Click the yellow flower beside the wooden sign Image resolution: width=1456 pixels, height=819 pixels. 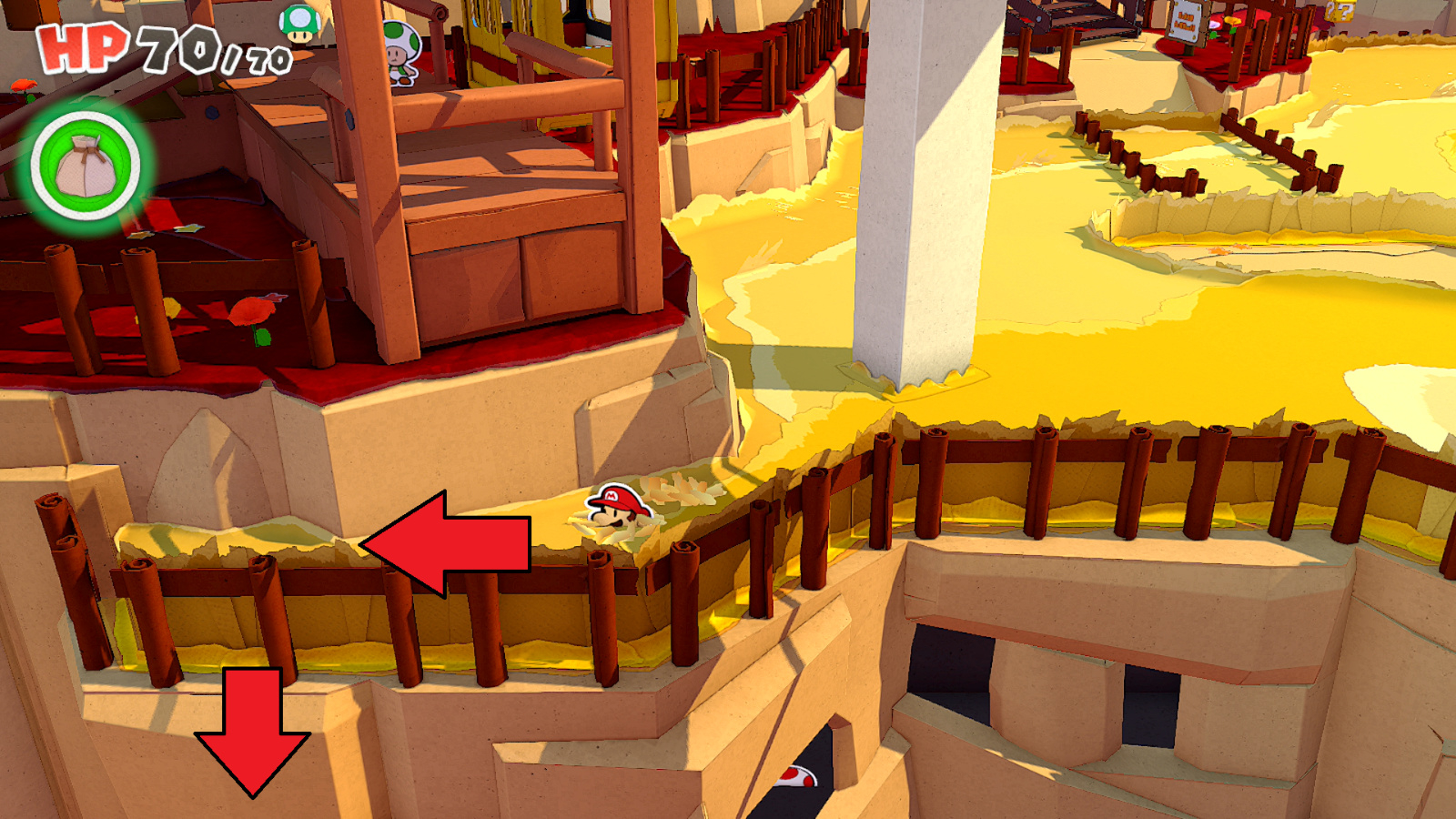click(x=1230, y=23)
